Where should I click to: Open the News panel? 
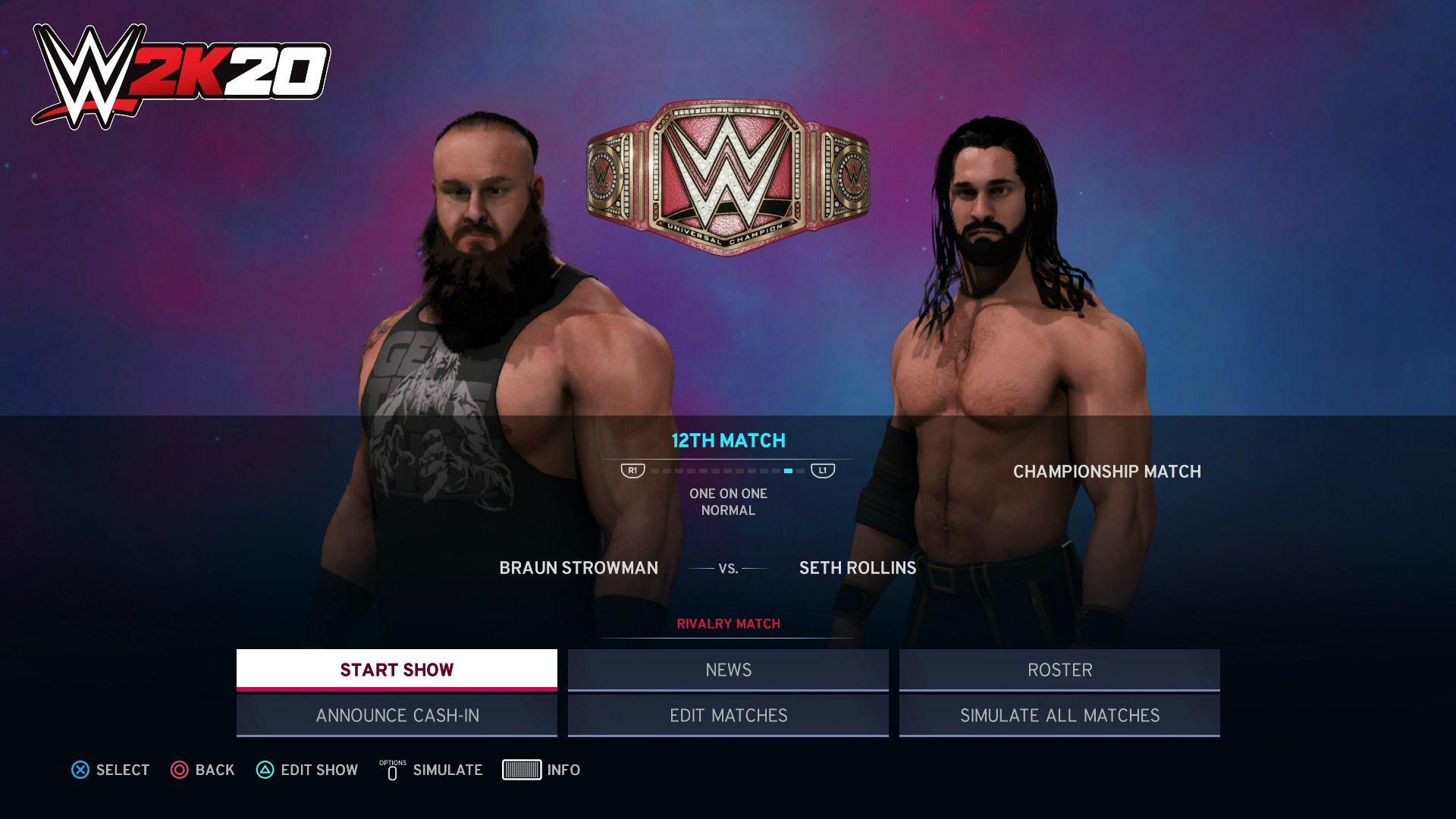[728, 670]
